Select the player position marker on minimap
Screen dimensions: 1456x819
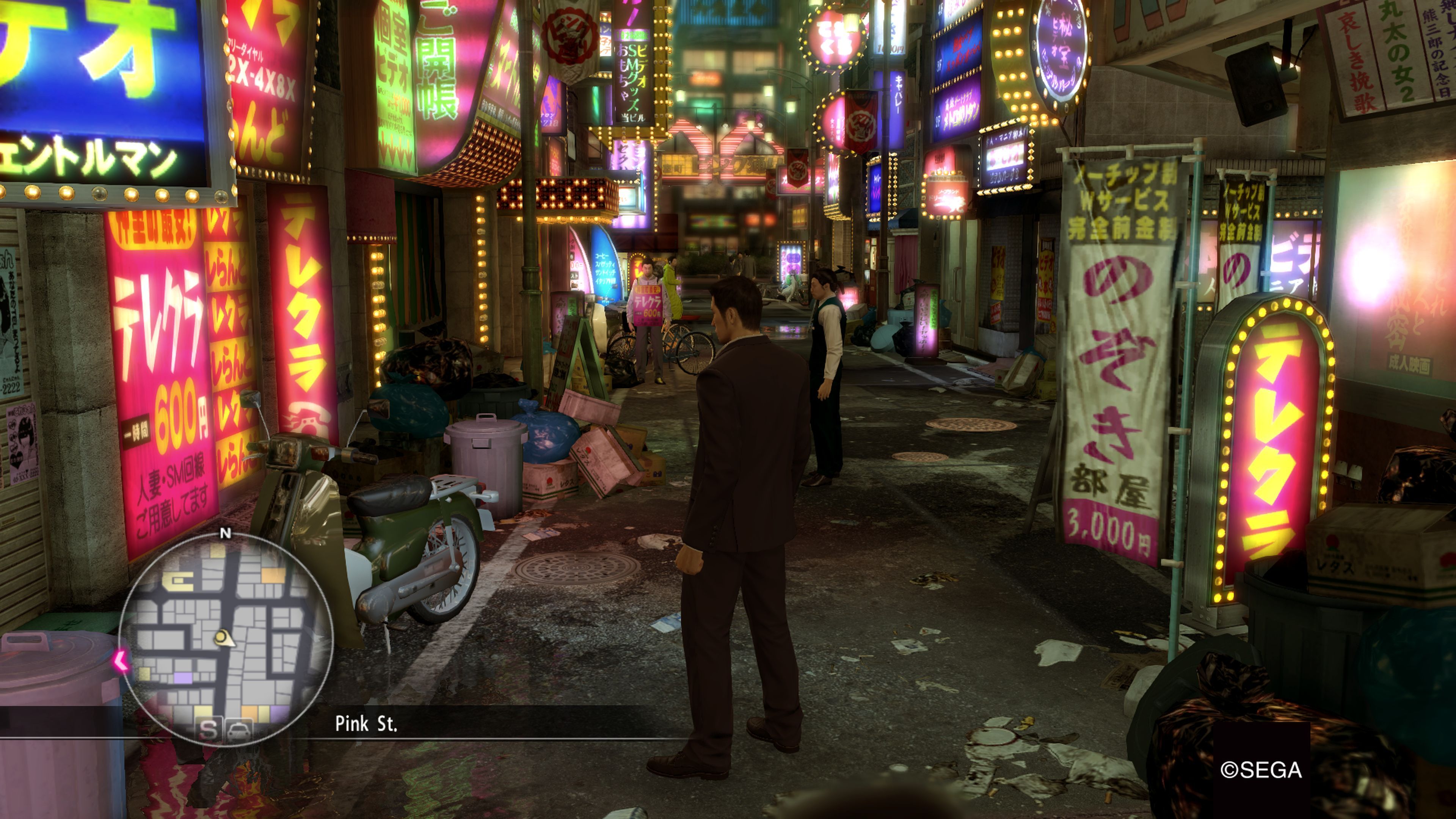(x=224, y=638)
